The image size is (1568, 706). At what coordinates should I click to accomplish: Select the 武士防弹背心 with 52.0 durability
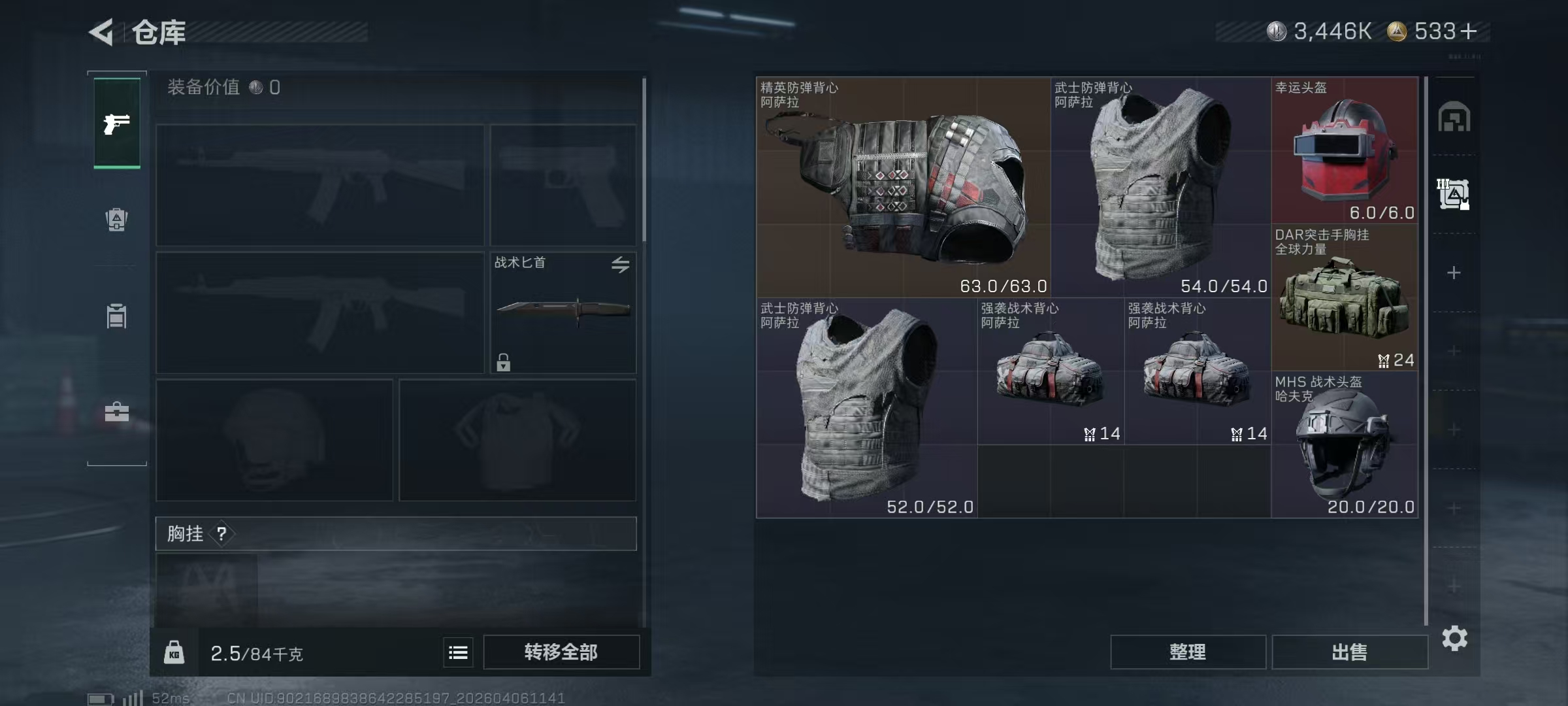[x=866, y=408]
